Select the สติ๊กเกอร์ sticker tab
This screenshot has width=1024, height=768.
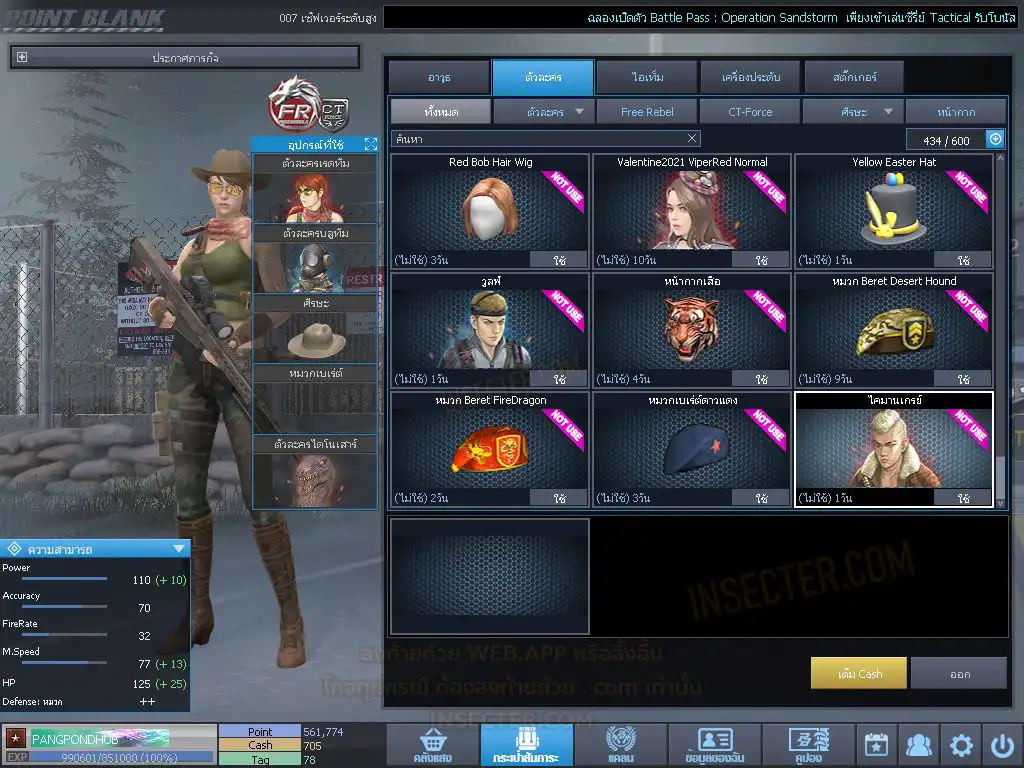pyautogui.click(x=853, y=77)
